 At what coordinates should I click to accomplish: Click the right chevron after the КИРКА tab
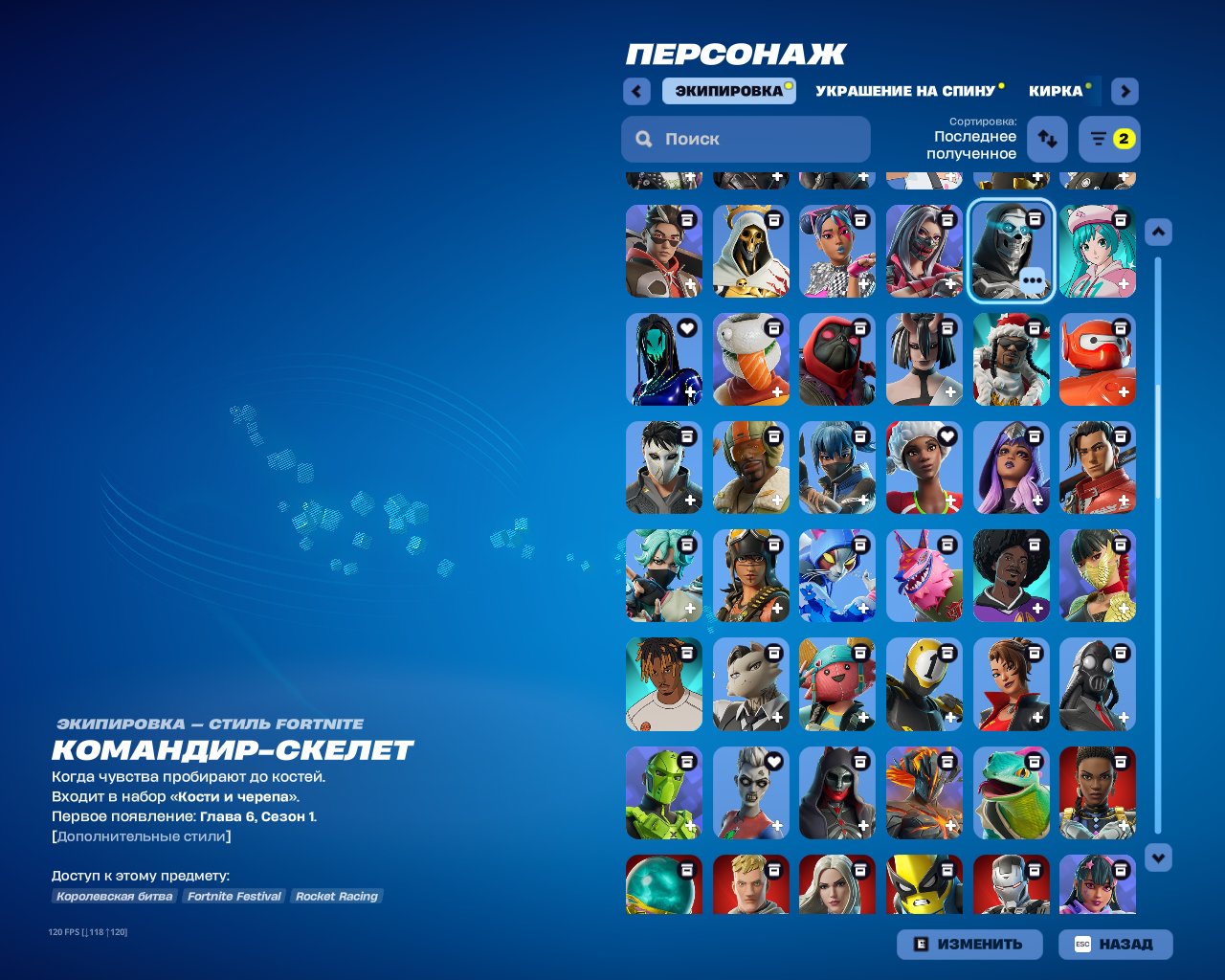click(1124, 91)
